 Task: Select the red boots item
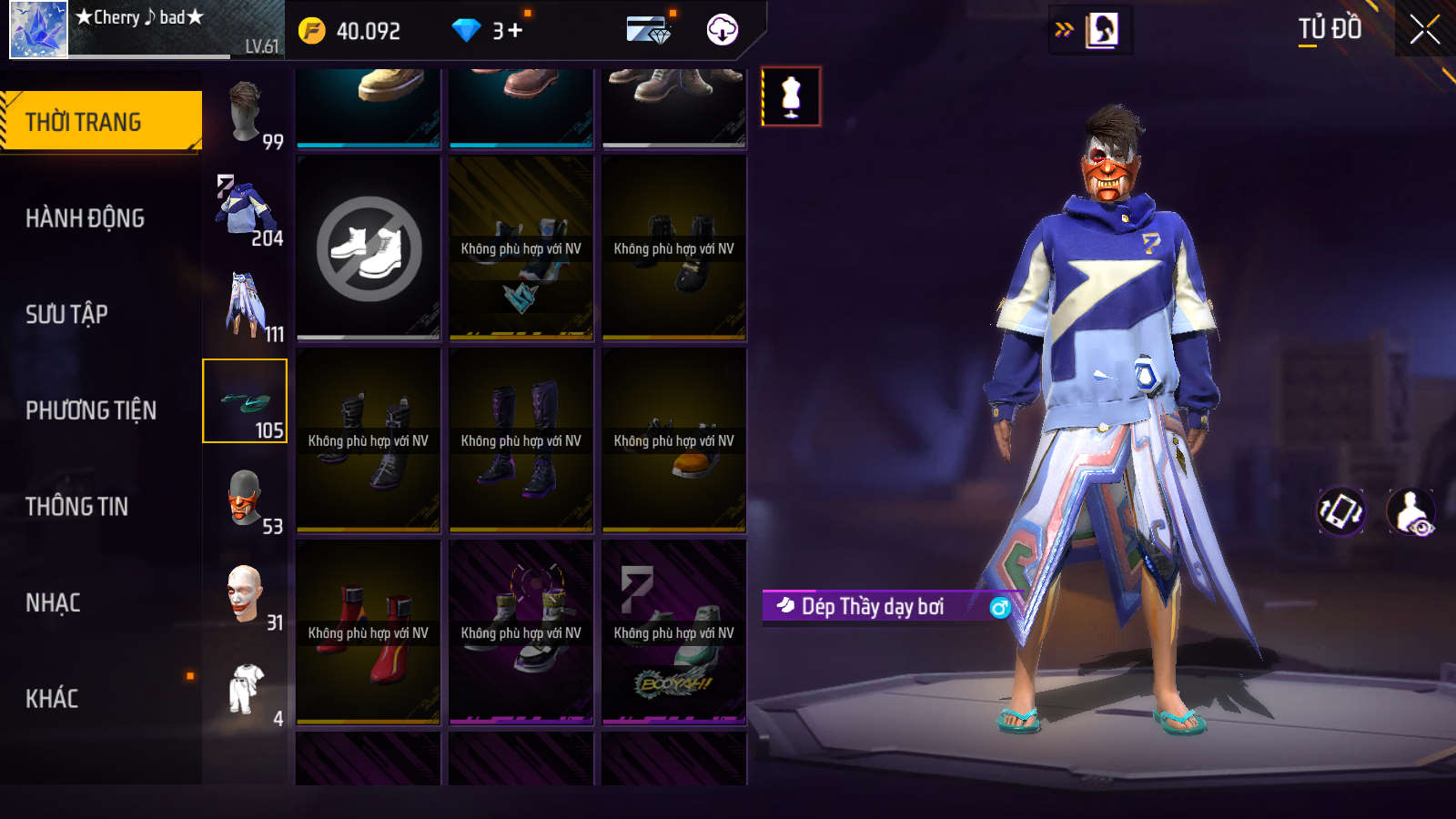(369, 632)
